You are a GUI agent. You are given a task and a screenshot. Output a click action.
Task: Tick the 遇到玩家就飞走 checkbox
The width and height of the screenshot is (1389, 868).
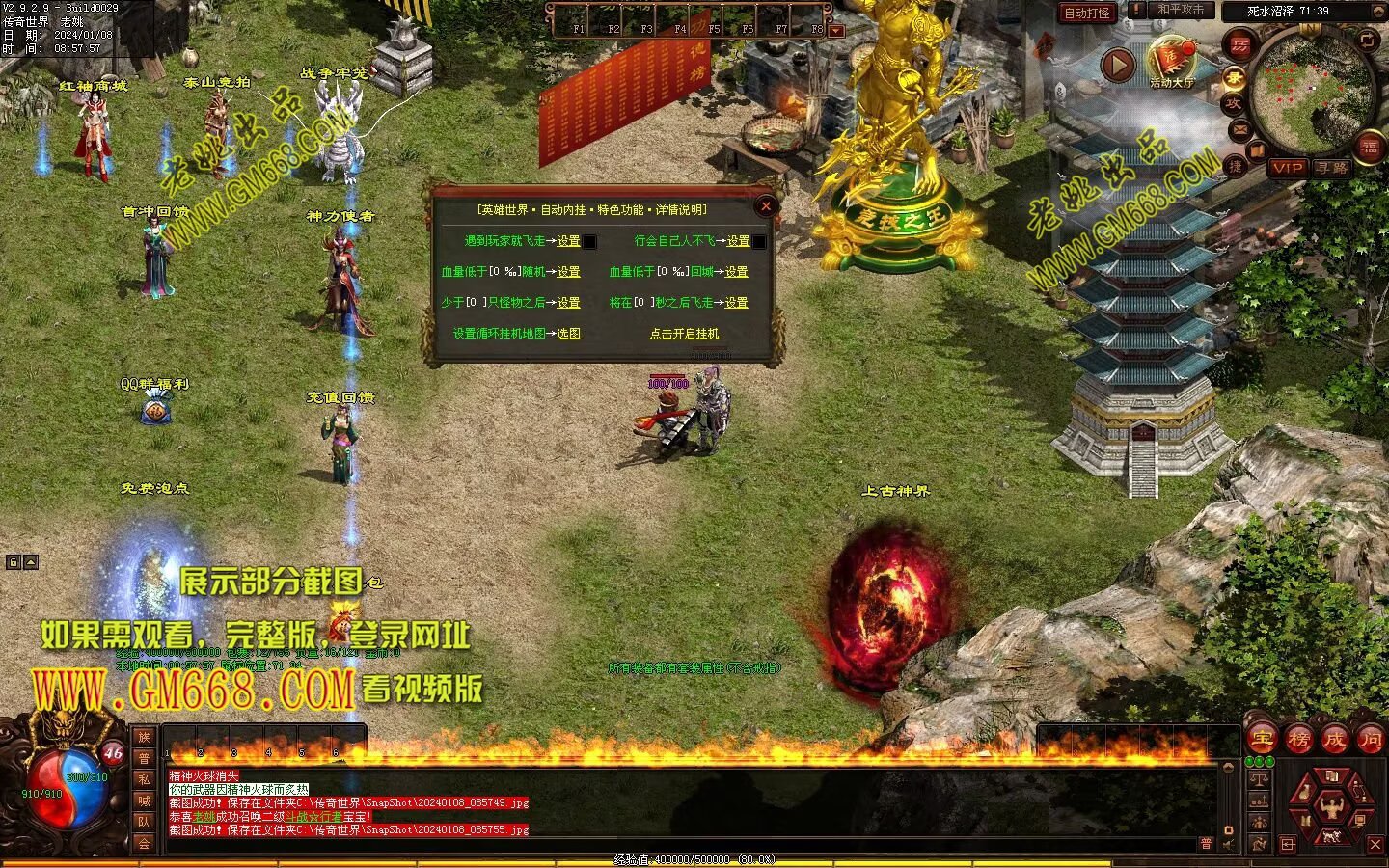590,242
